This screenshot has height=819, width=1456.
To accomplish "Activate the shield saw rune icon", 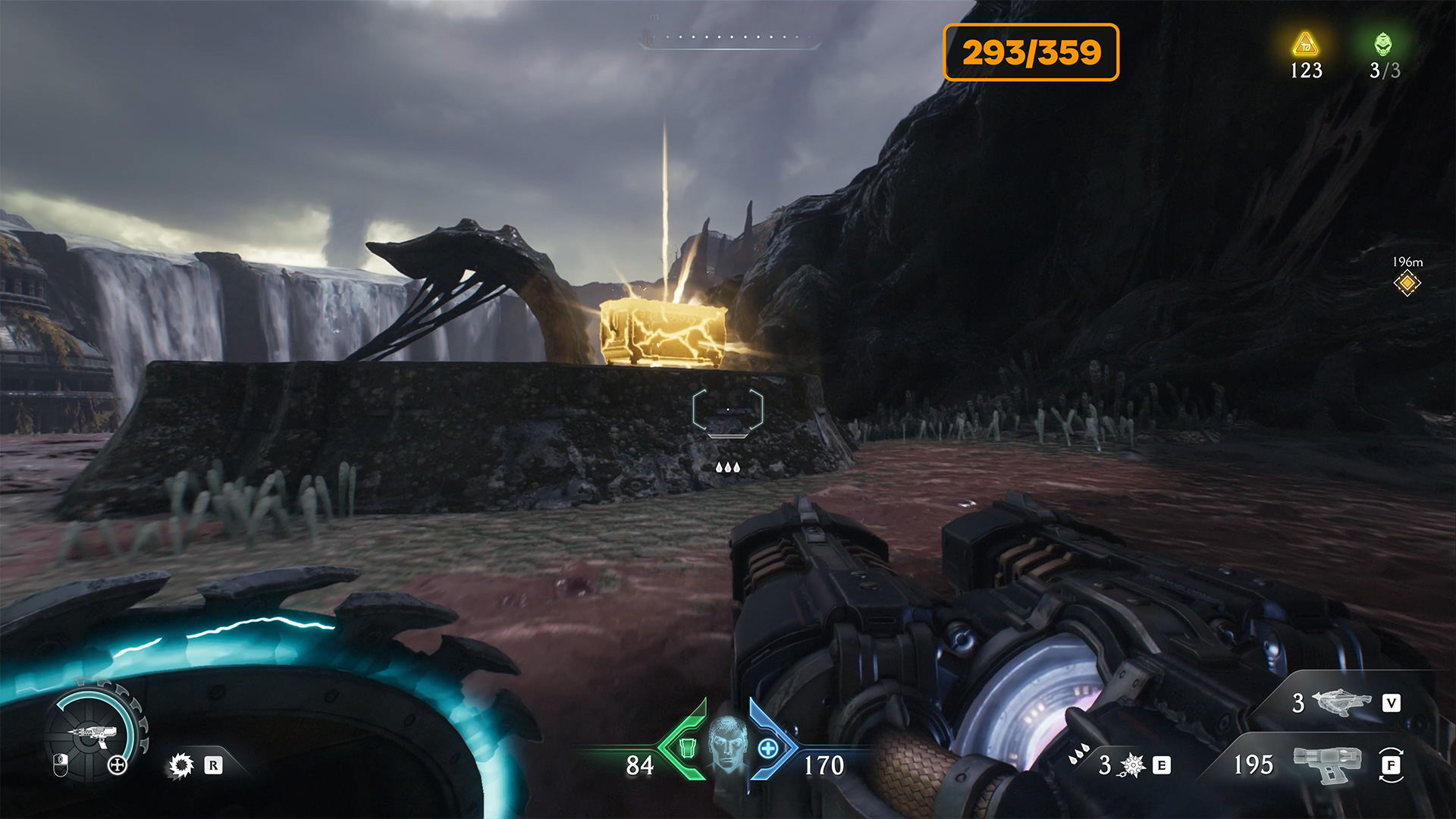I will (x=180, y=765).
